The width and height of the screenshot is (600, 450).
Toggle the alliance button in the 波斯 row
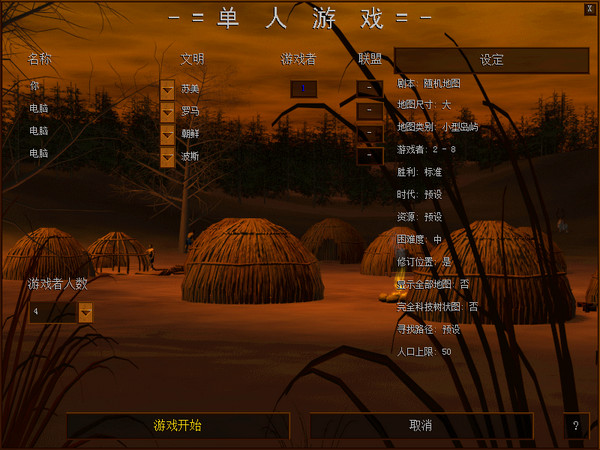pyautogui.click(x=369, y=156)
